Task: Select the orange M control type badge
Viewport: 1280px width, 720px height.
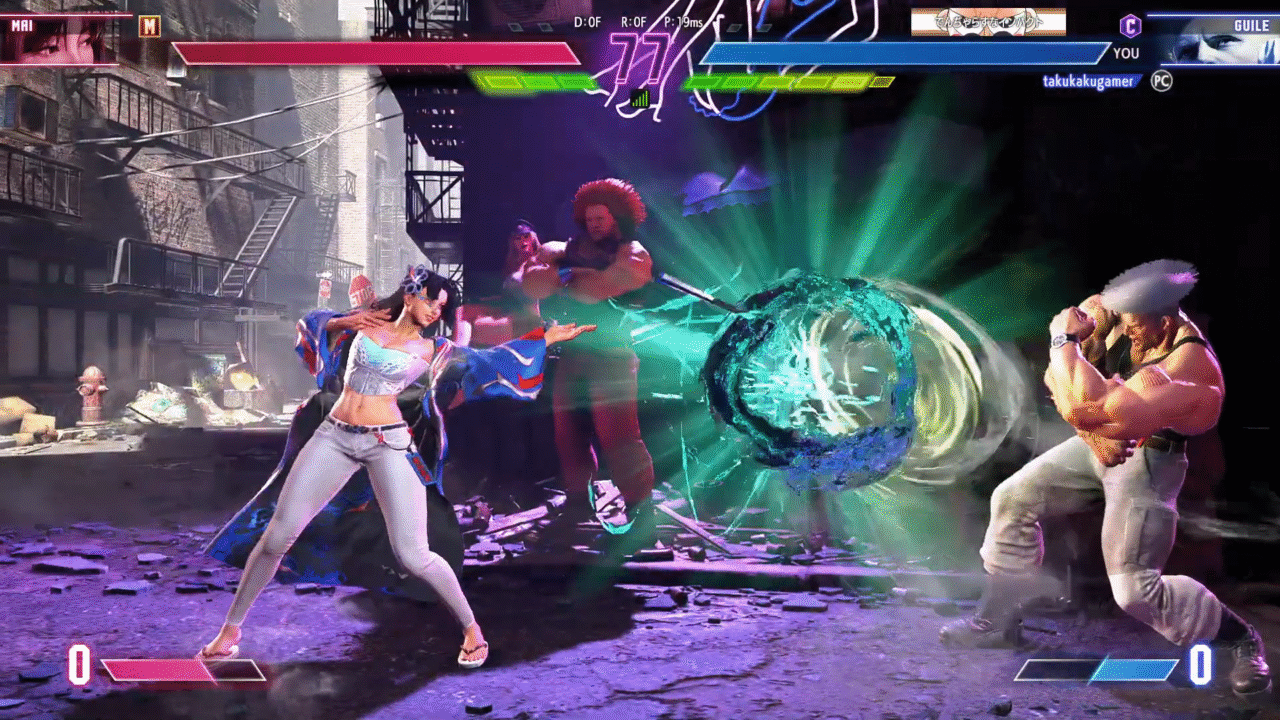Action: pyautogui.click(x=150, y=26)
